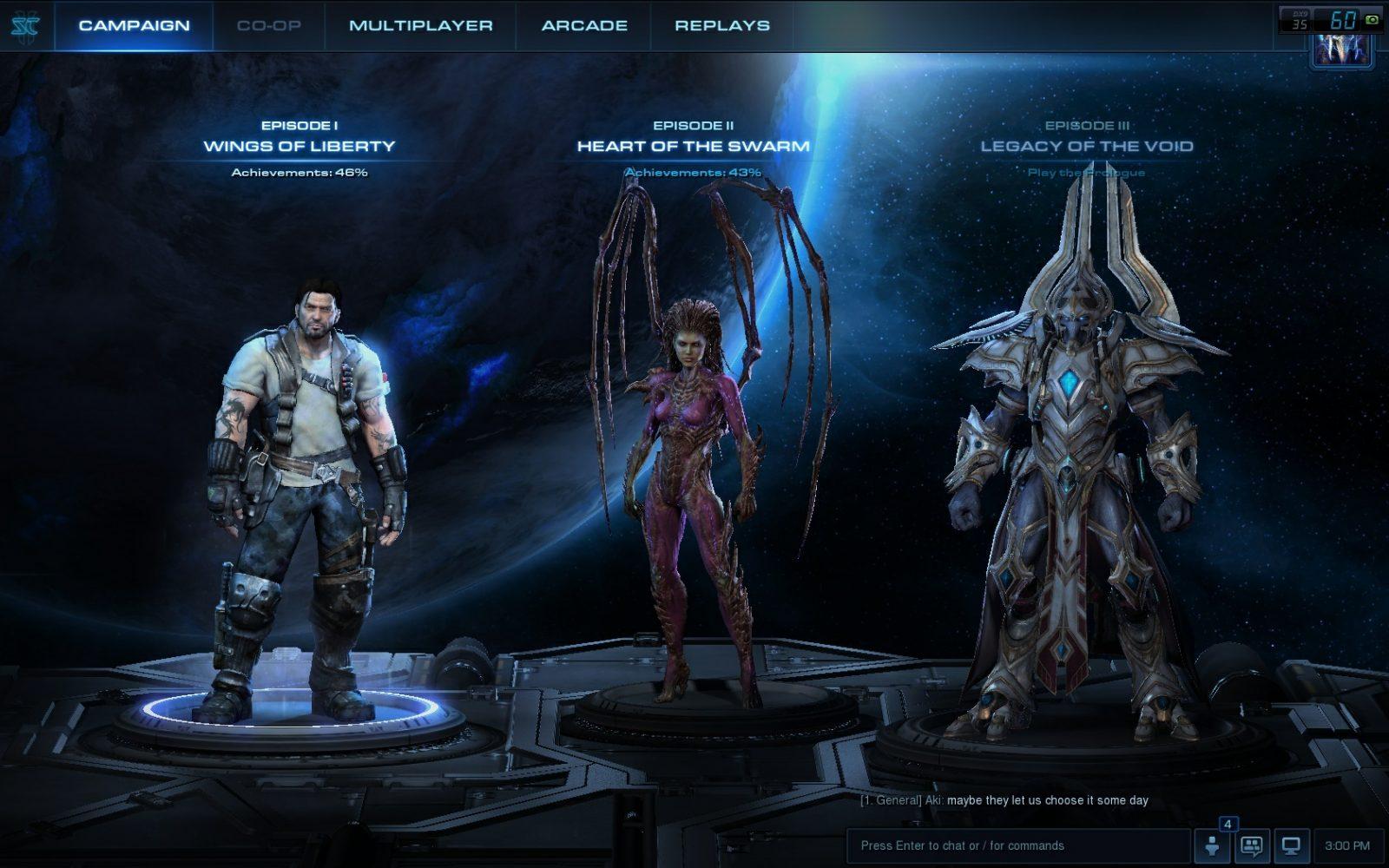The image size is (1389, 868).
Task: Open the player profile portrait
Action: coord(1342,49)
